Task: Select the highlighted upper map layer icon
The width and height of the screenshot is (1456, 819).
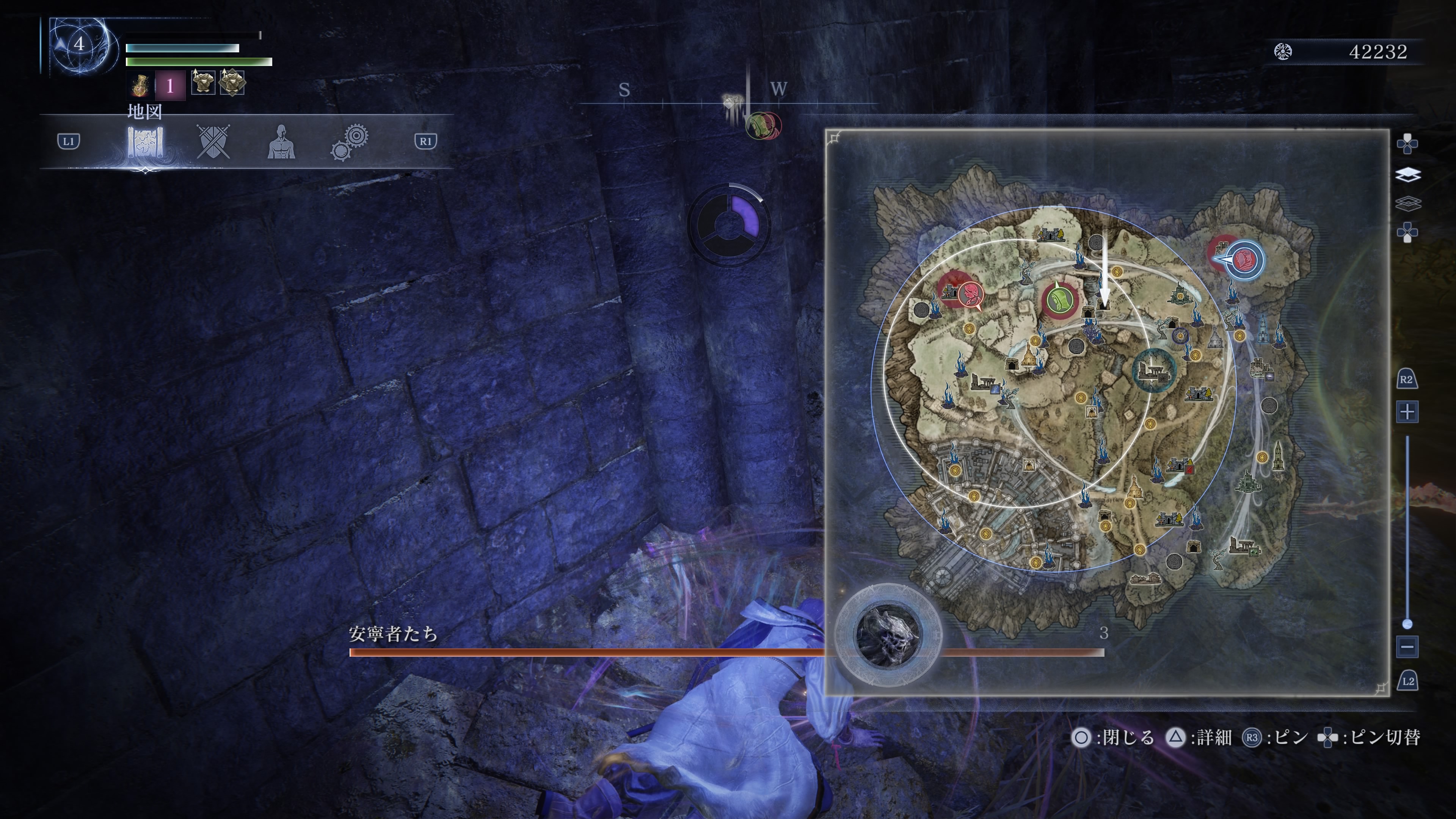Action: click(x=1407, y=175)
